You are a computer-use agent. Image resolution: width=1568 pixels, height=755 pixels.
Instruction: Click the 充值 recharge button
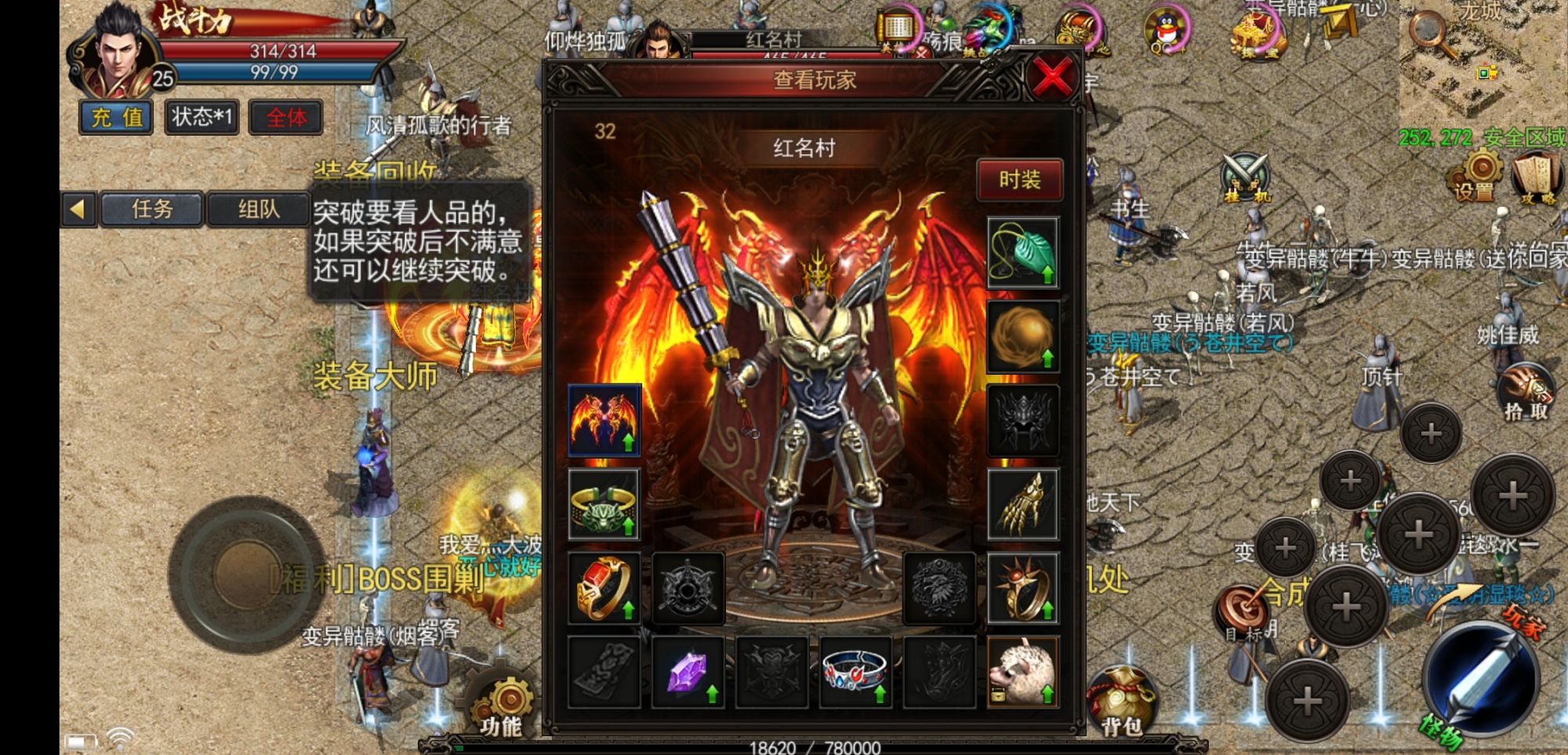click(117, 118)
